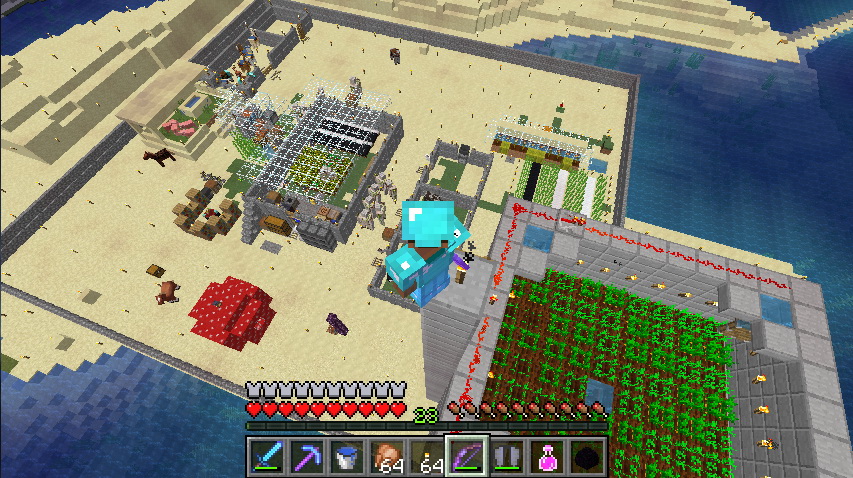
Task: Select the pink potion slot
Action: (547, 455)
